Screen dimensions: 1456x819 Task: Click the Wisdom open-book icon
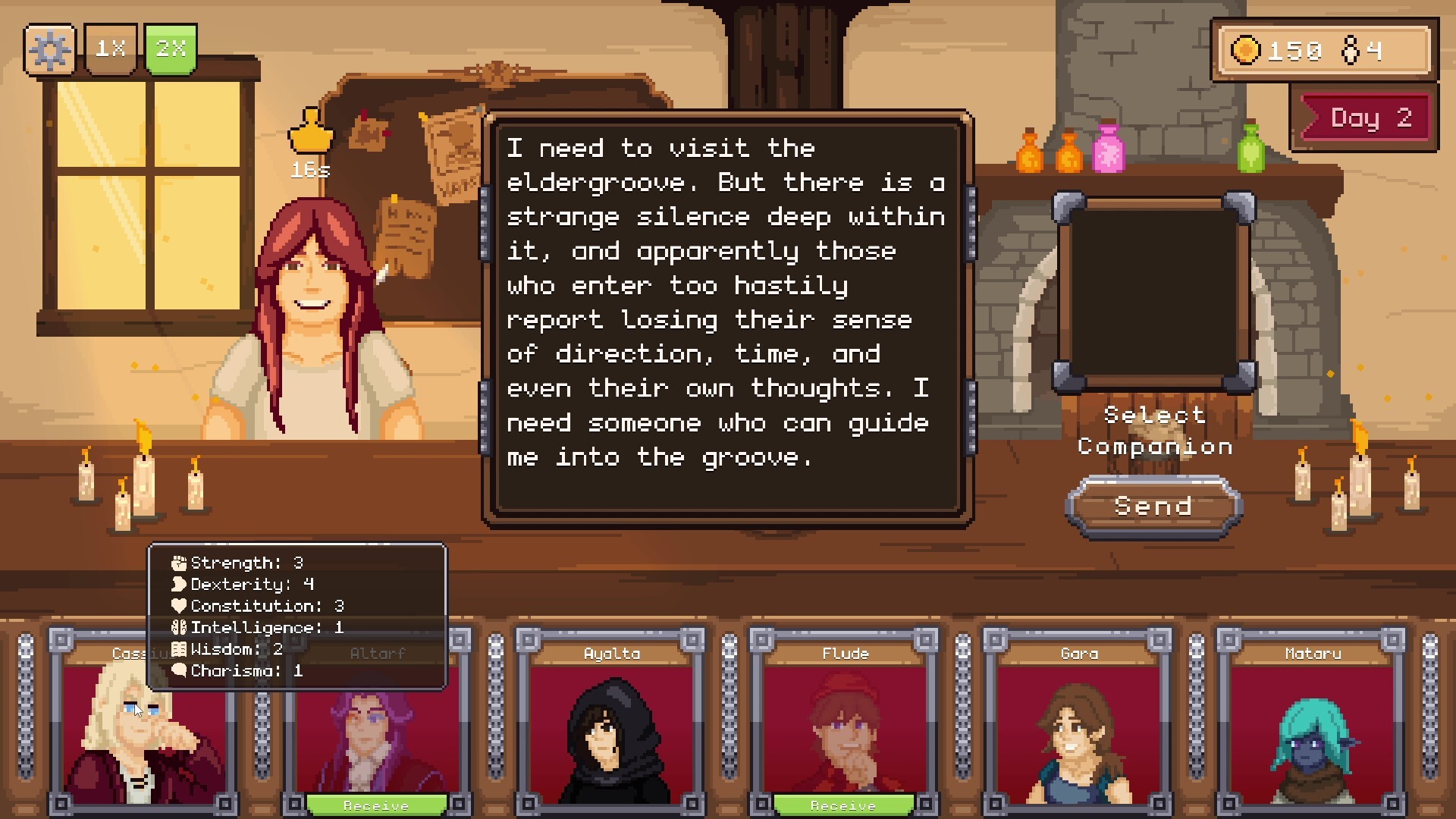(178, 648)
